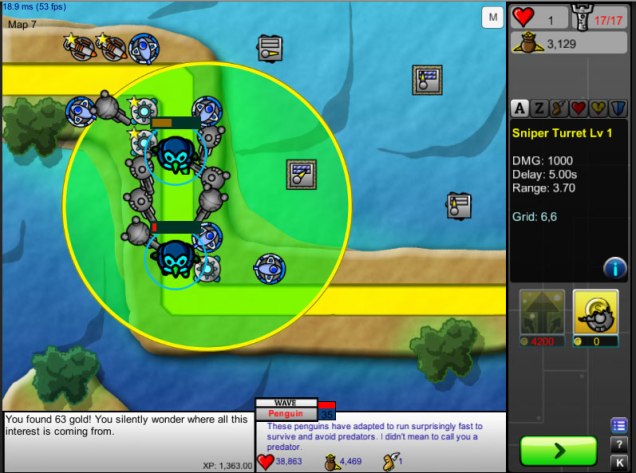This screenshot has width=636, height=473.
Task: Switch to the blue shield targeting tab
Action: coord(616,108)
